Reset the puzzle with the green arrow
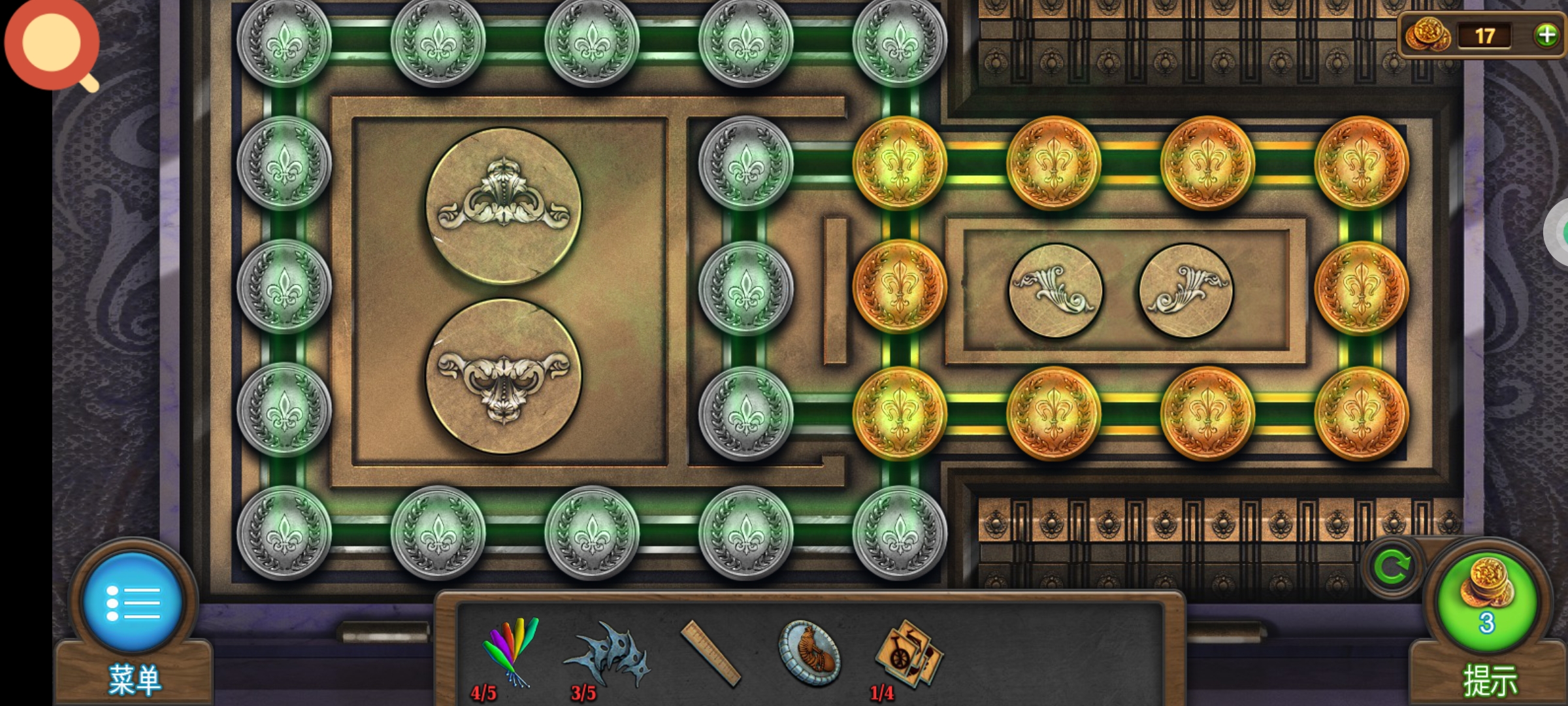 click(x=1392, y=567)
